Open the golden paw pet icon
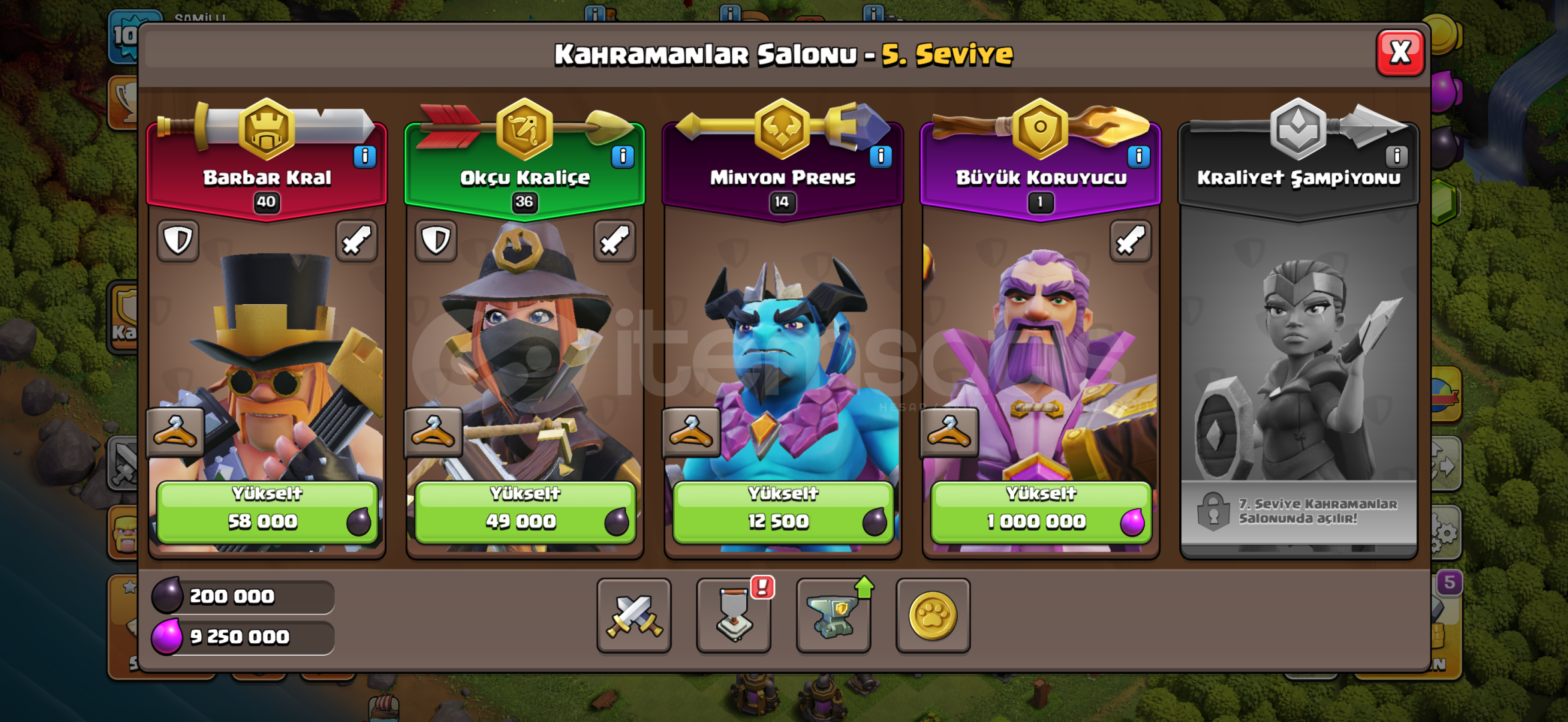This screenshot has height=722, width=1568. 933,616
